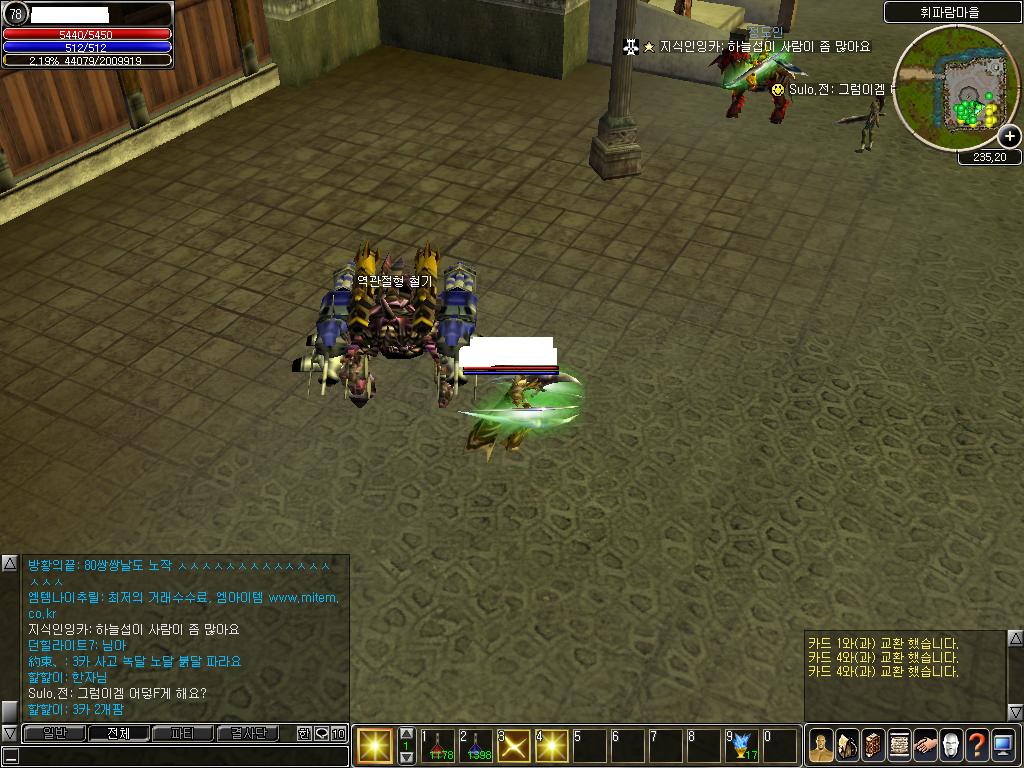Zoom the minimap with the plus button

click(1009, 137)
